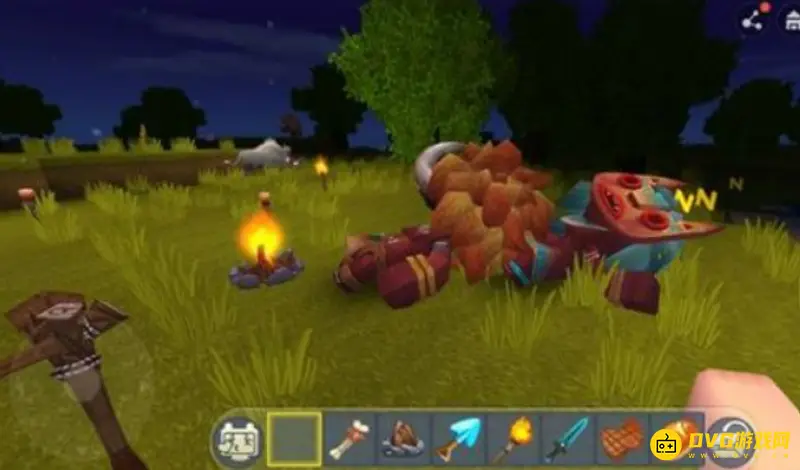Viewport: 800px width, 470px height.
Task: Choose the campfire slot in hotbar
Action: coord(403,438)
